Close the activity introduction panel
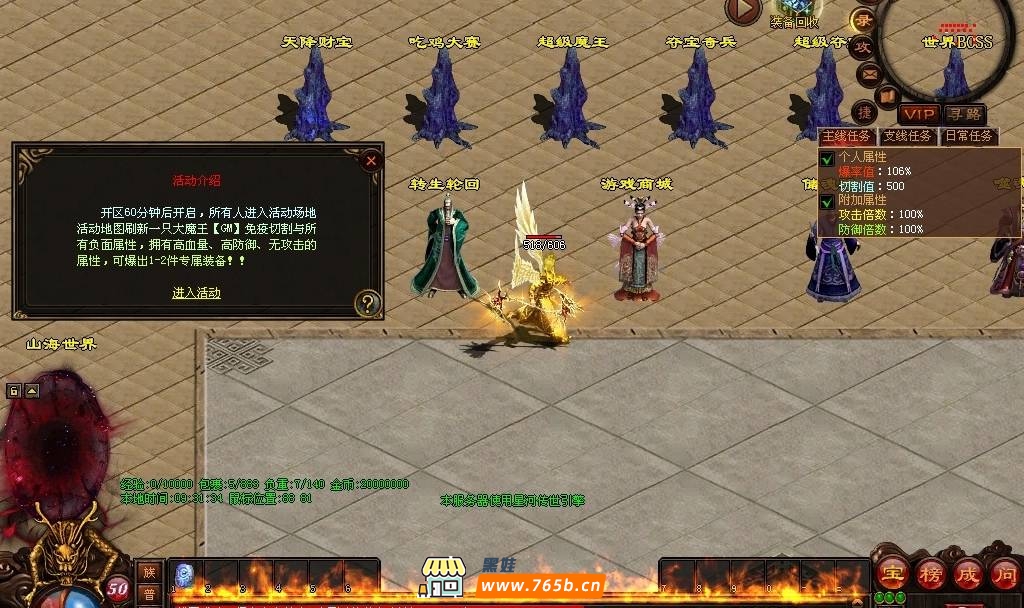The width and height of the screenshot is (1024, 608). tap(371, 160)
